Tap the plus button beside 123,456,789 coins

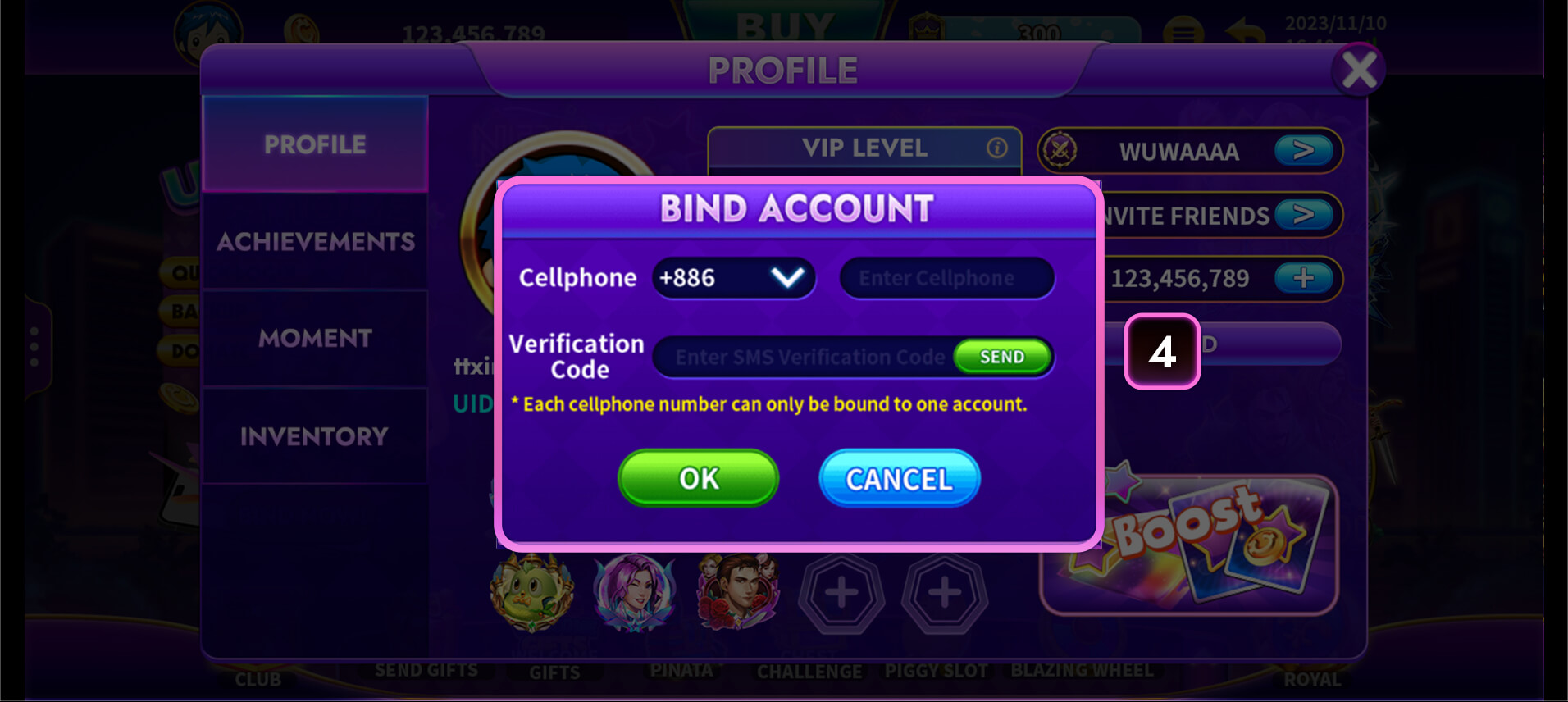[1304, 279]
